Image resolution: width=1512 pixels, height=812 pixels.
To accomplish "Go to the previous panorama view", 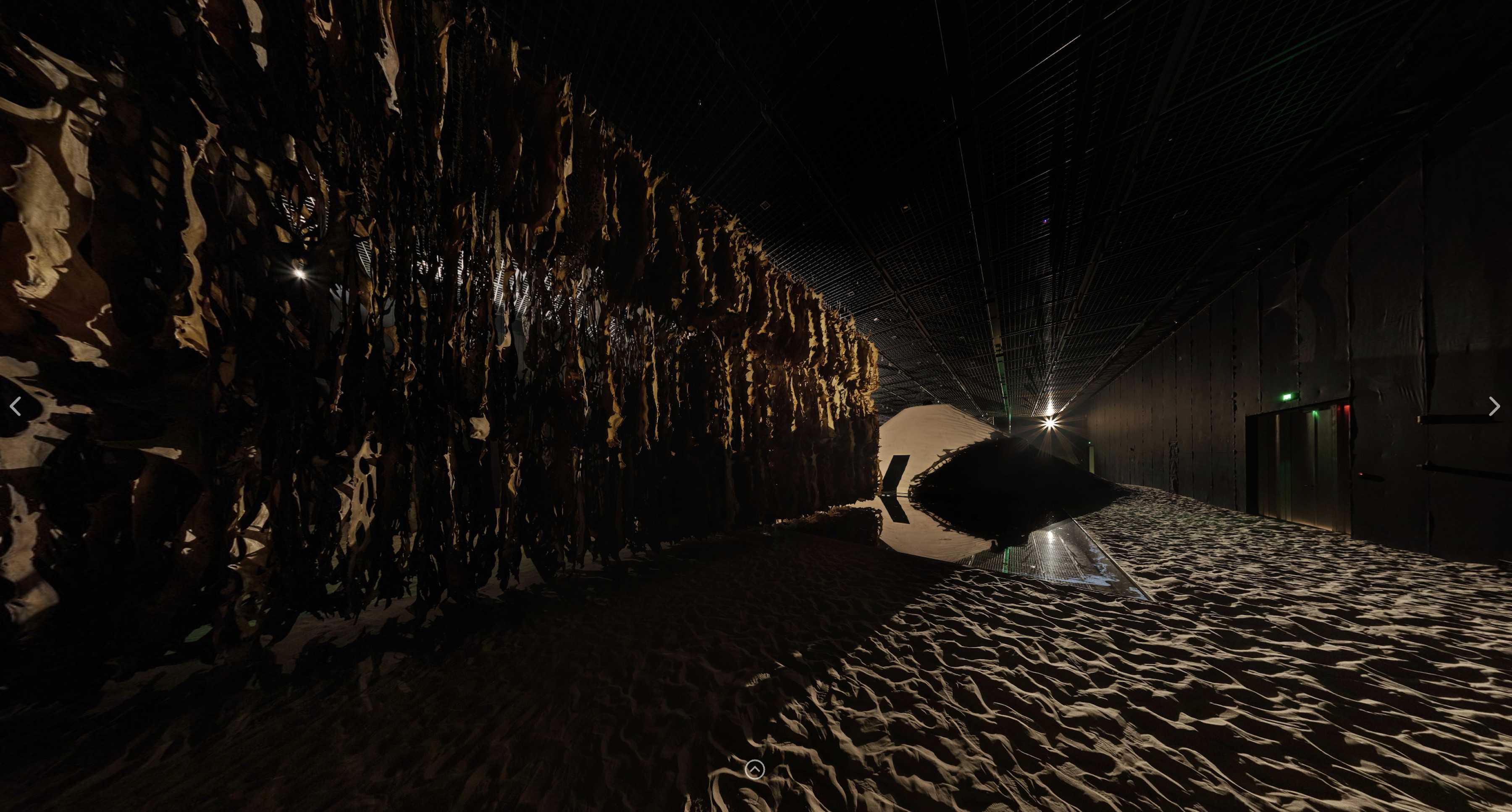I will tap(16, 406).
